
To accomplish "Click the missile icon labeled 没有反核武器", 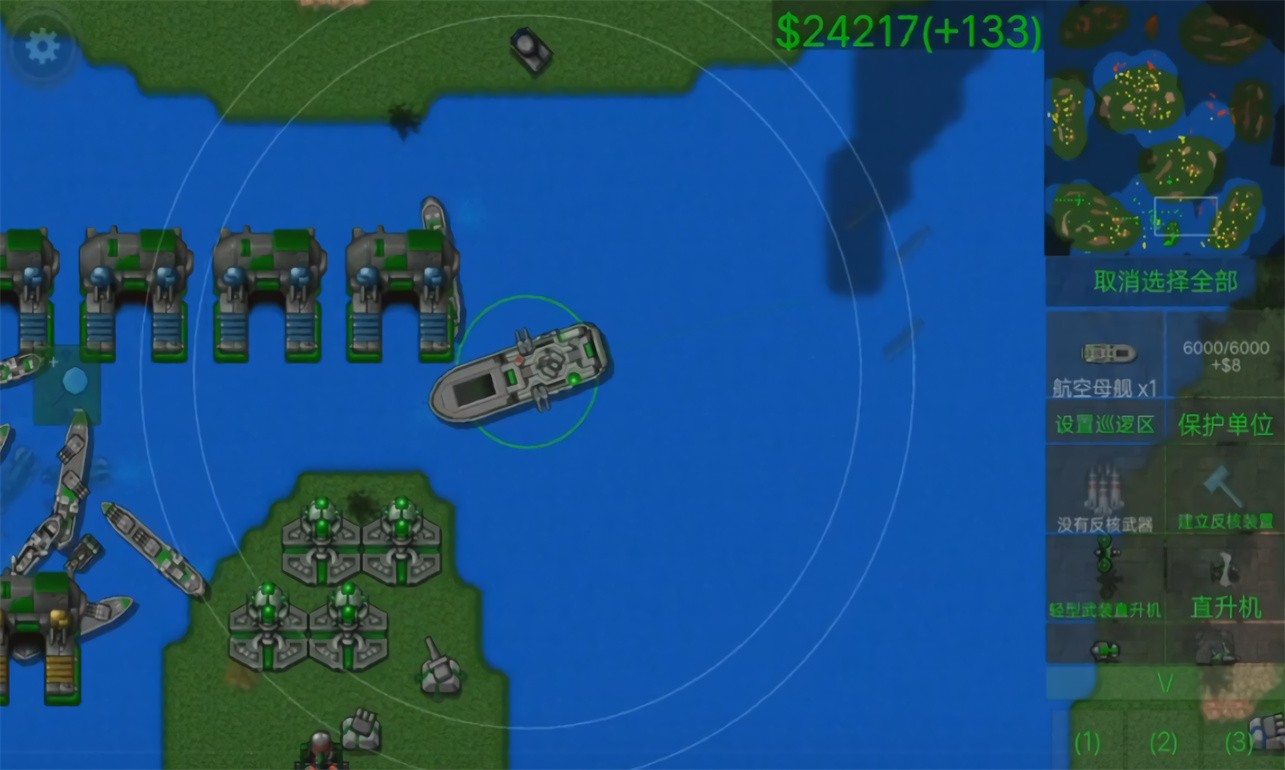I will point(1105,490).
